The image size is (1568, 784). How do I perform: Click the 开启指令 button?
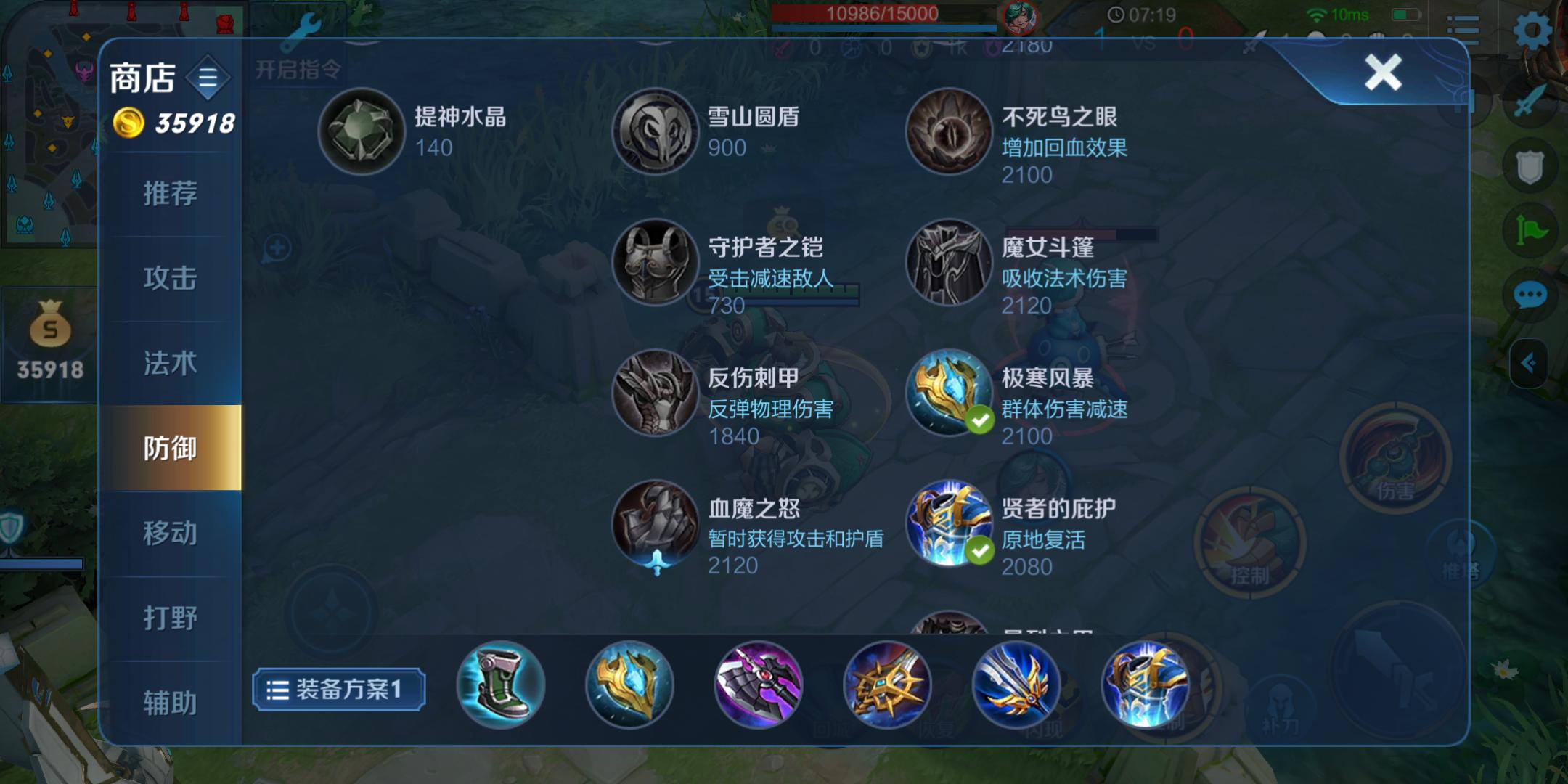[296, 70]
